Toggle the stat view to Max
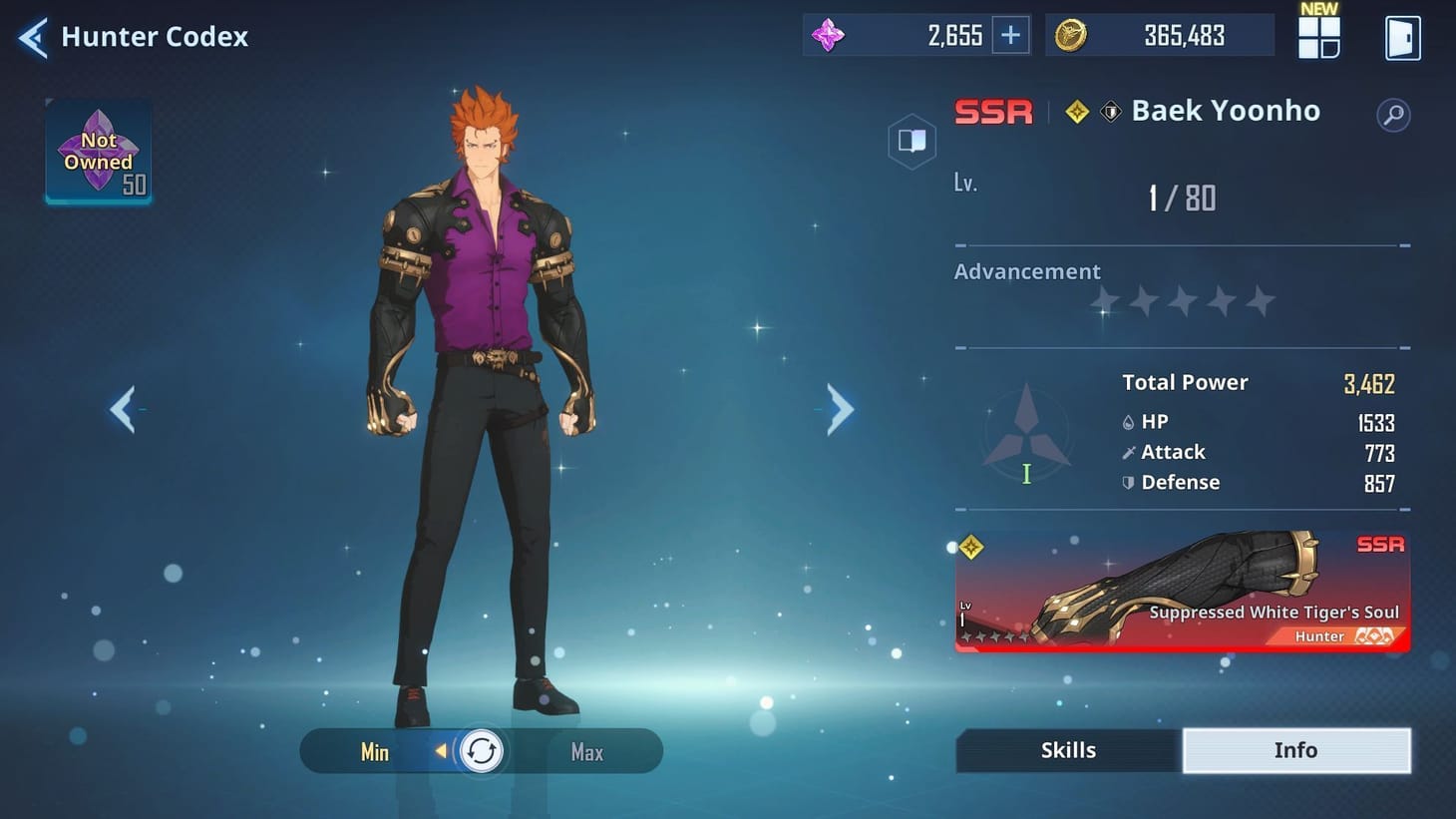This screenshot has height=819, width=1456. point(586,752)
